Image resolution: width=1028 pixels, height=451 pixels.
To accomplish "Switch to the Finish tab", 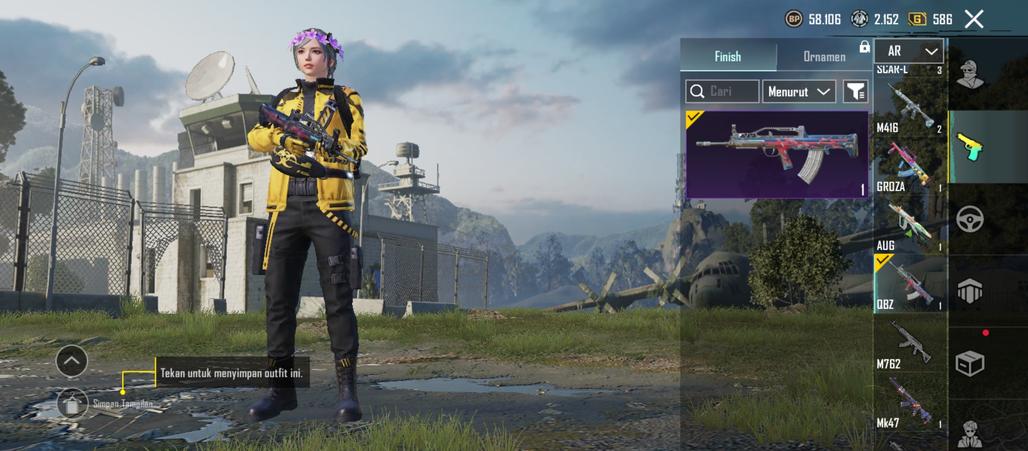I will [728, 56].
